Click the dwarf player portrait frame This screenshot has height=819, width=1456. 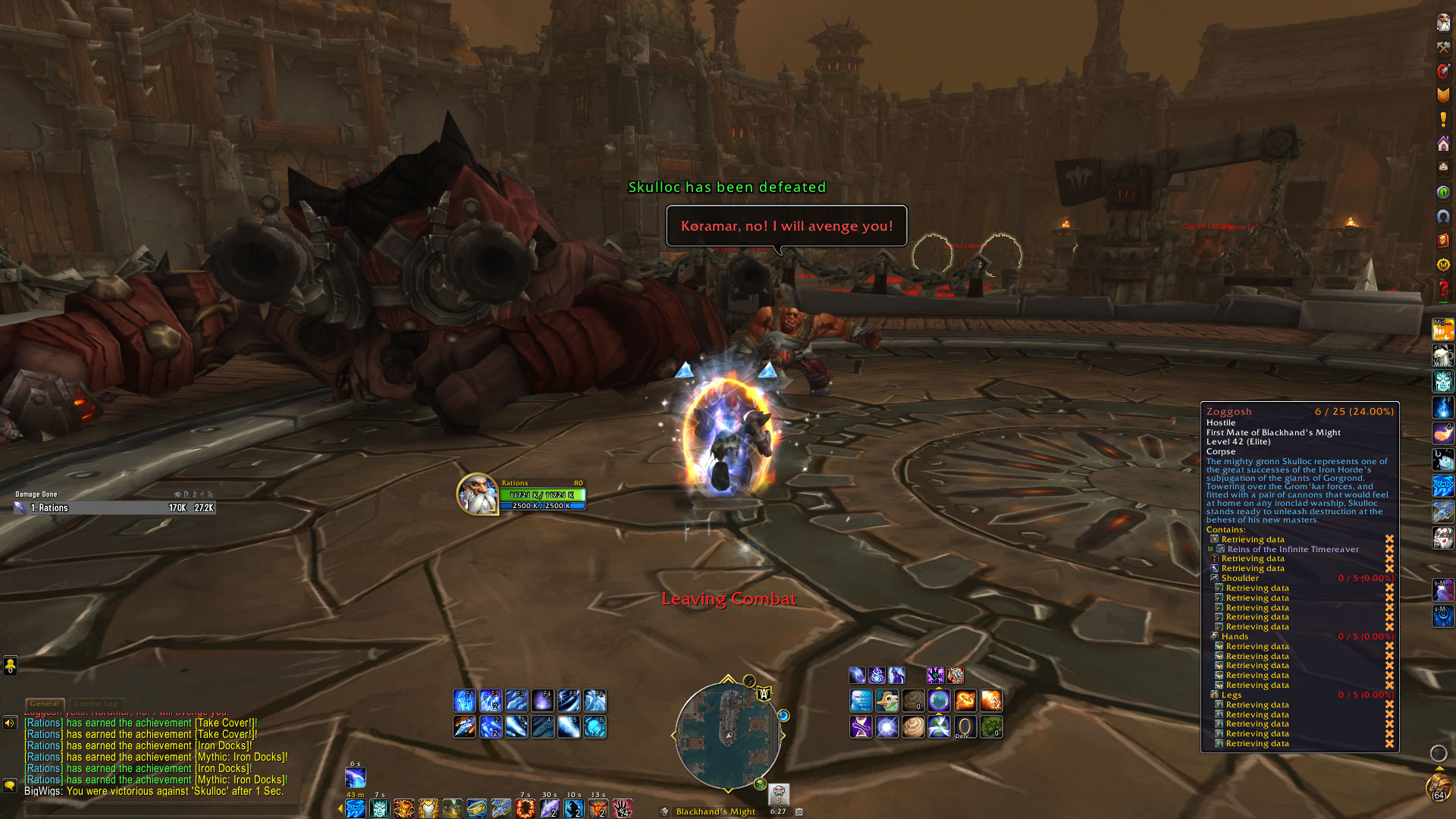(x=477, y=494)
